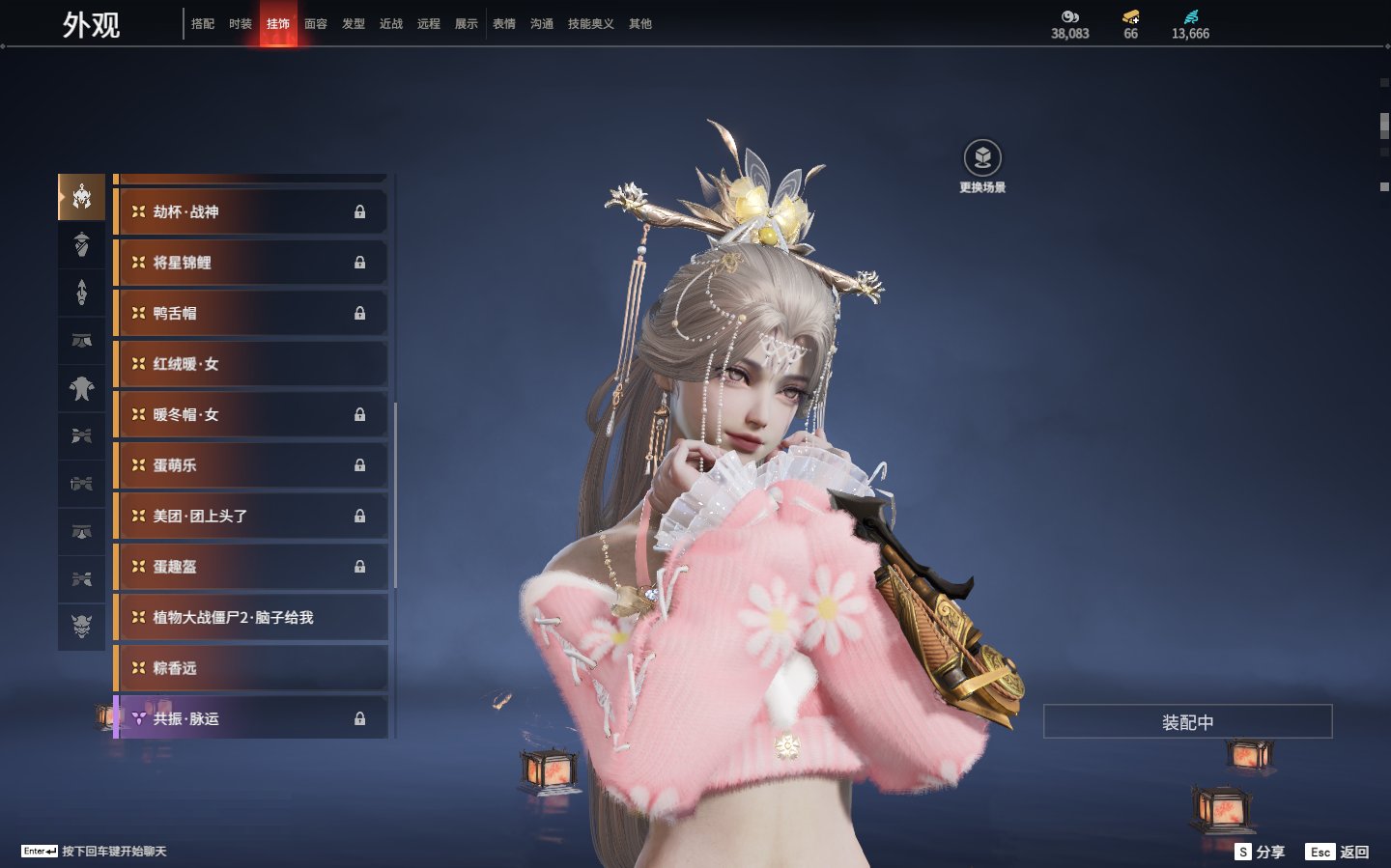Switch to the 表情 tab
Viewport: 1391px width, 868px height.
[504, 24]
